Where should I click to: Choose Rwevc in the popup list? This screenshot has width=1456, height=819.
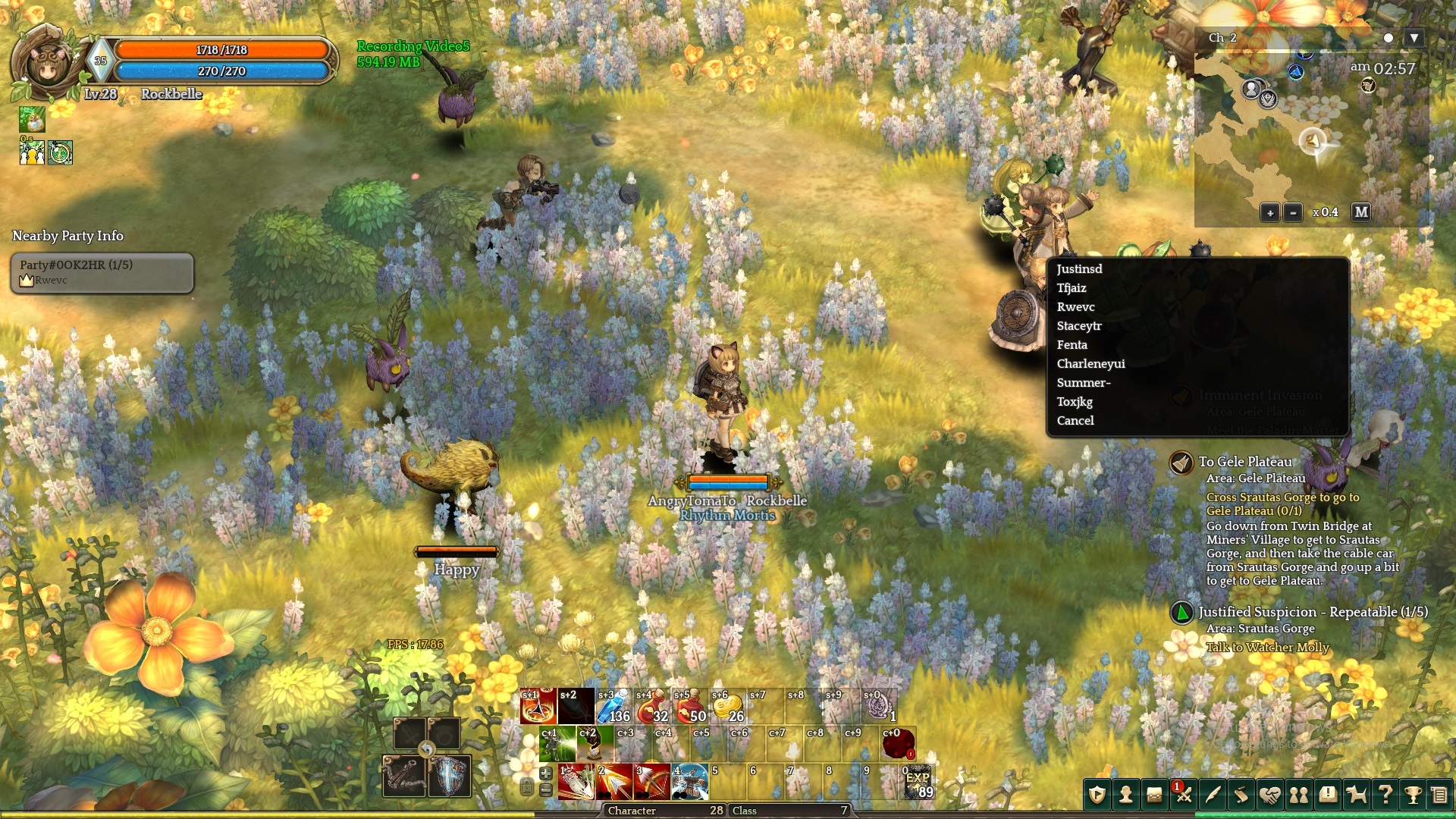click(1075, 307)
